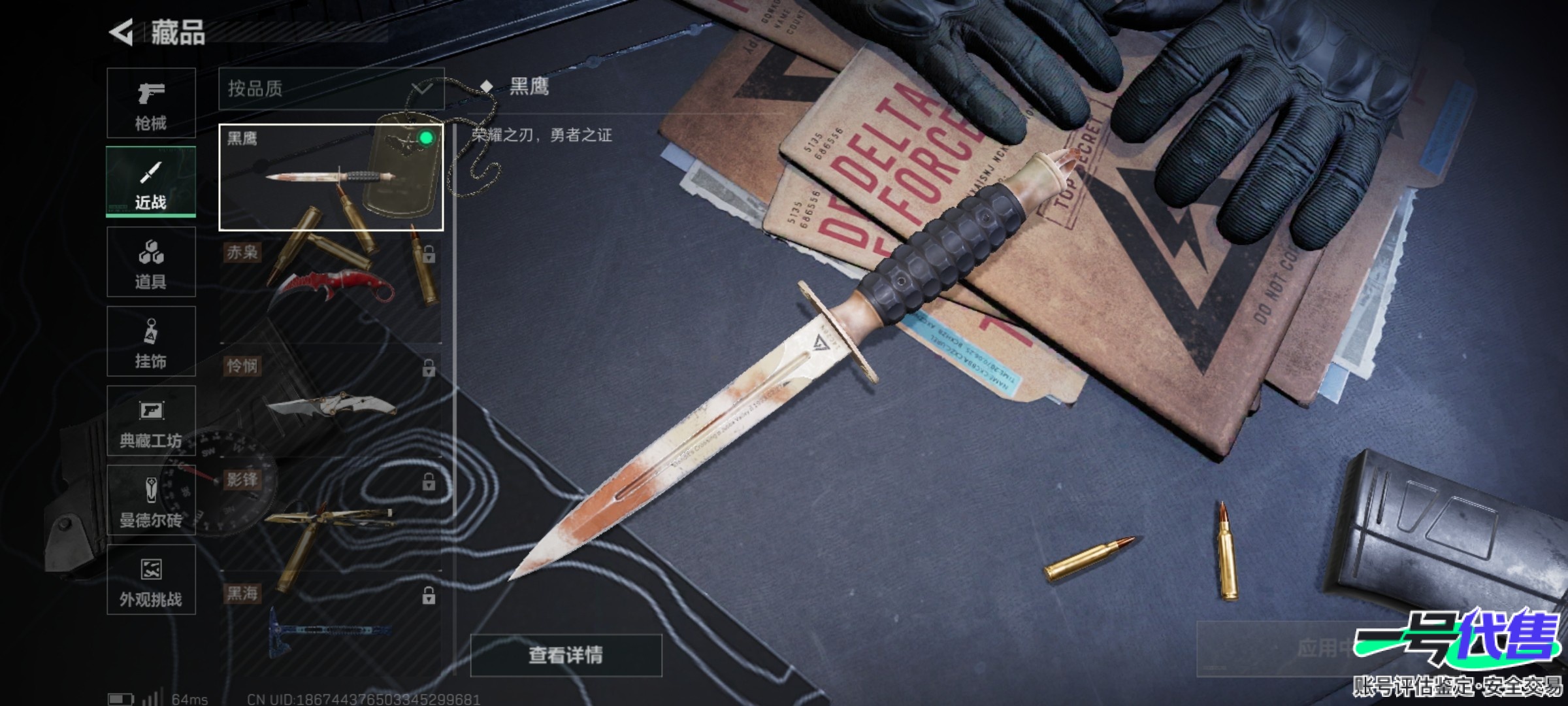Choose the locked 黑海 tomahawk skin
Screen dimensions: 1568x706
click(331, 628)
